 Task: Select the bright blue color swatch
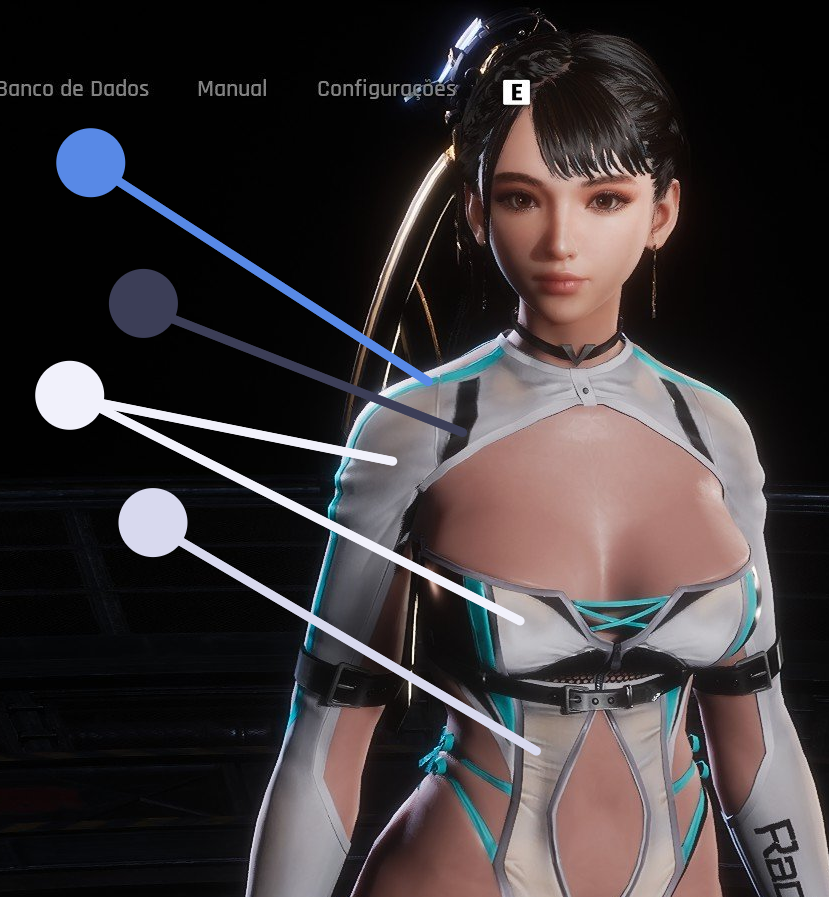pyautogui.click(x=91, y=163)
